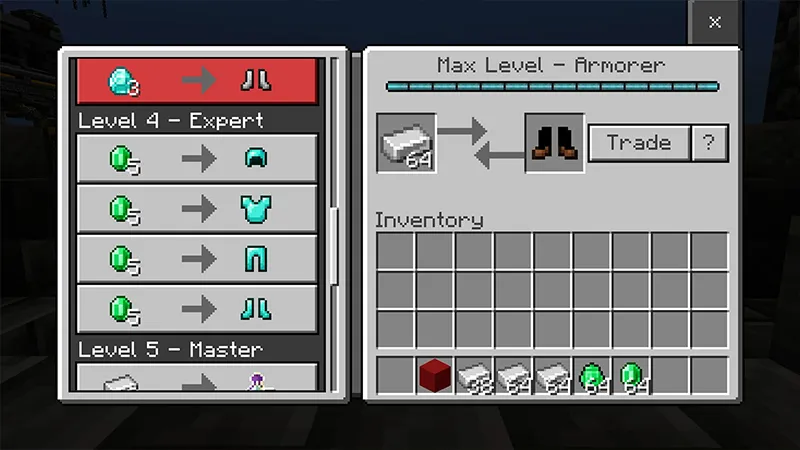The width and height of the screenshot is (800, 450).
Task: Pick the stack of 38 iron ingots
Action: point(474,375)
